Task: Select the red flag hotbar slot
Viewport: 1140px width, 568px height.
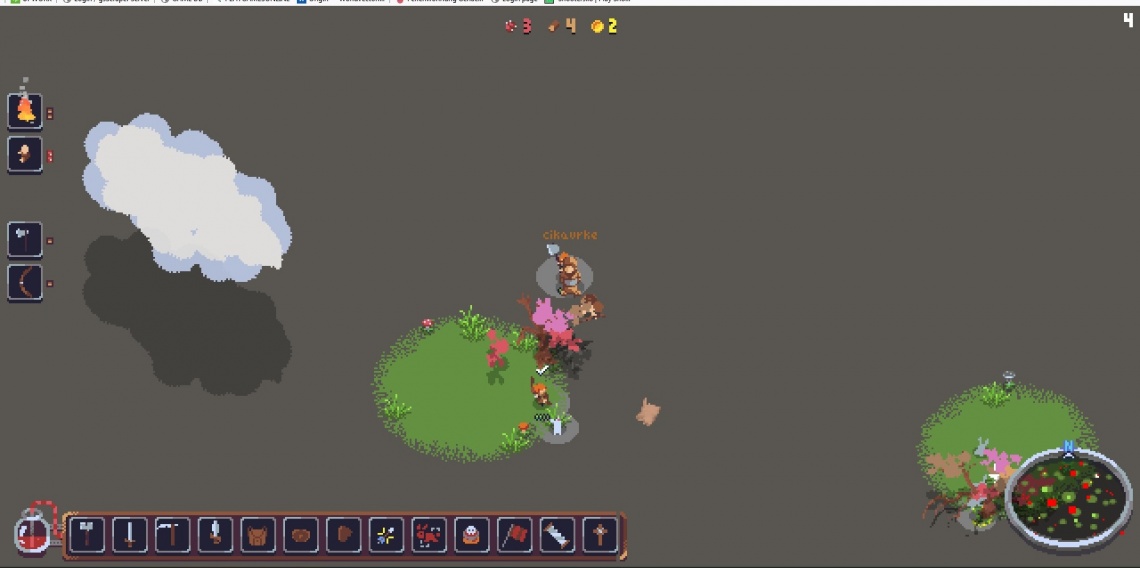Action: coord(514,535)
